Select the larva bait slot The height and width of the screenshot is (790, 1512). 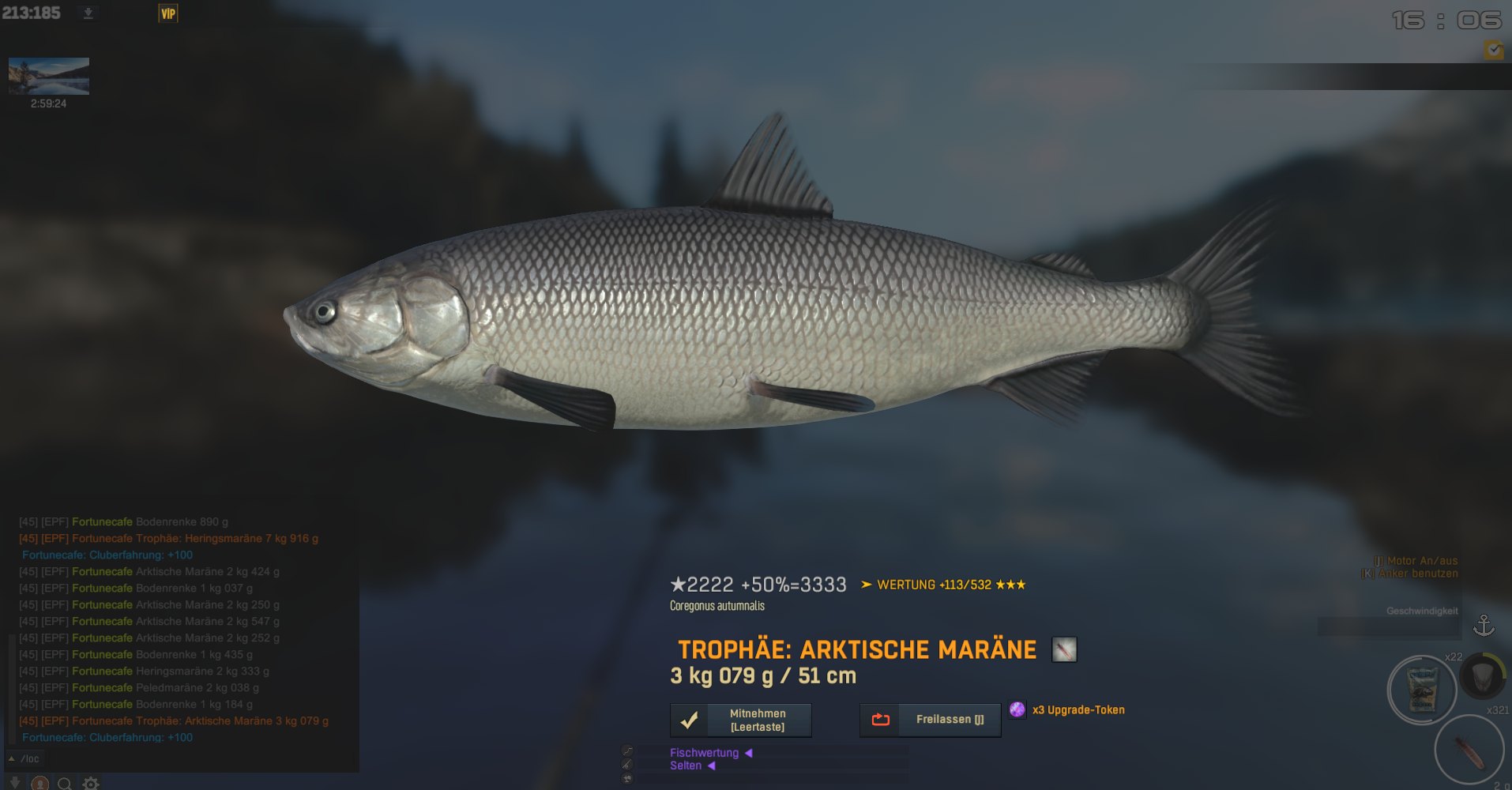1469,751
